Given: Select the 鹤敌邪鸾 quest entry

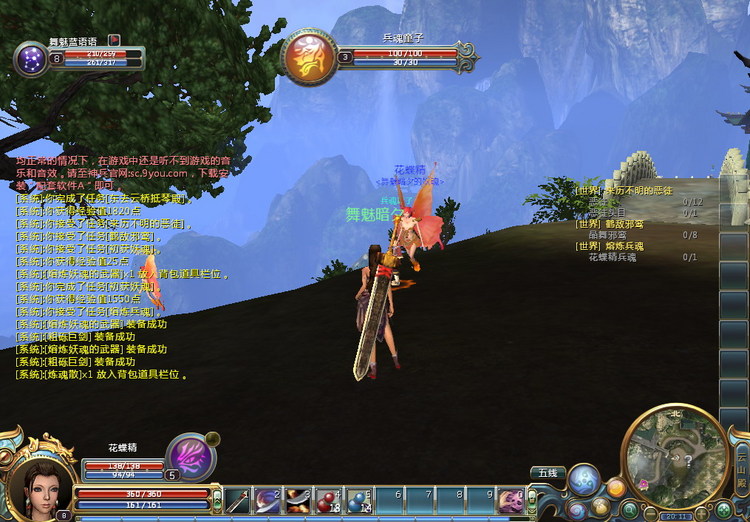Looking at the screenshot, I should [x=609, y=224].
